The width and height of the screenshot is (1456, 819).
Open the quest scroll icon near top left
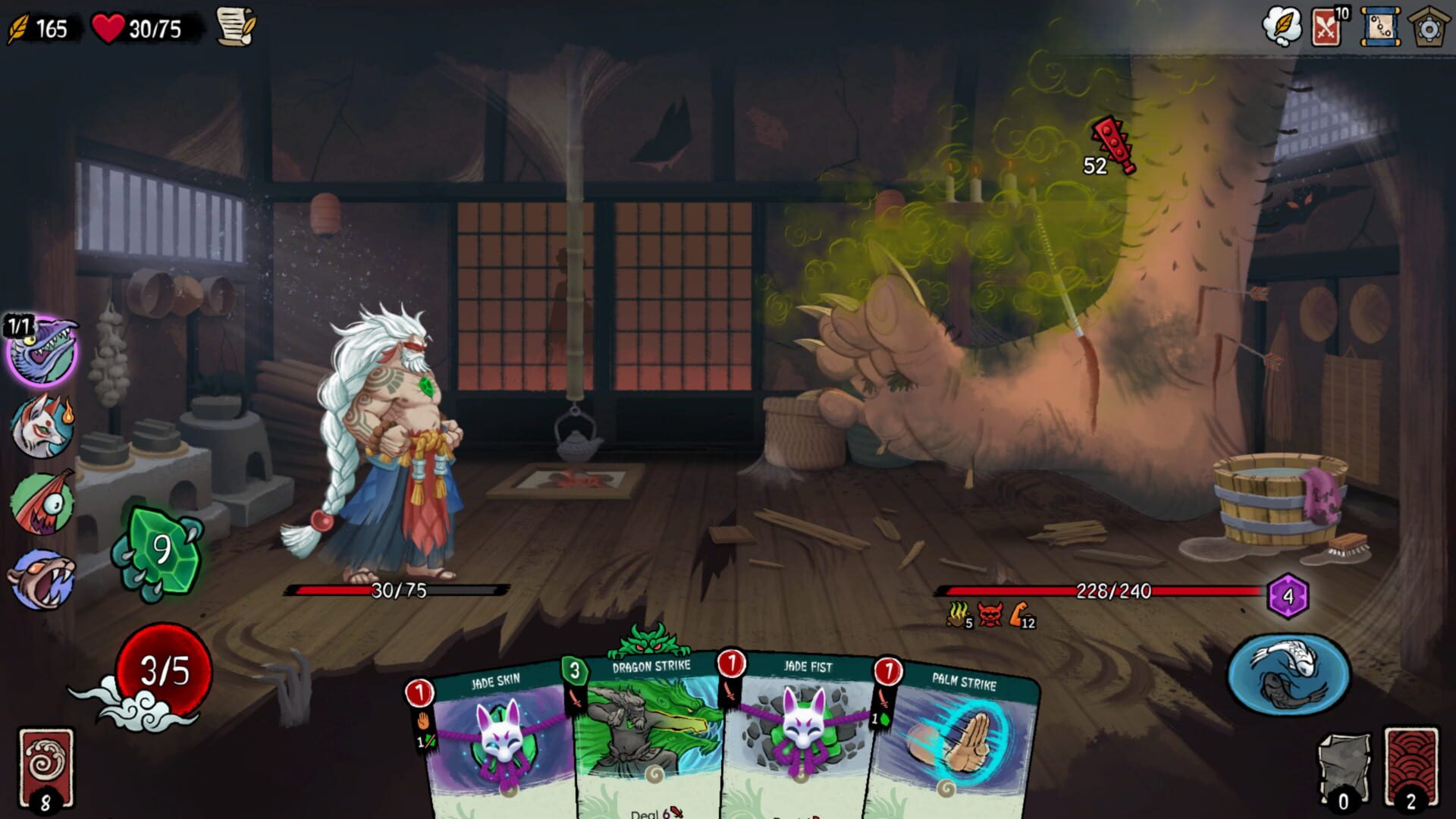point(236,27)
